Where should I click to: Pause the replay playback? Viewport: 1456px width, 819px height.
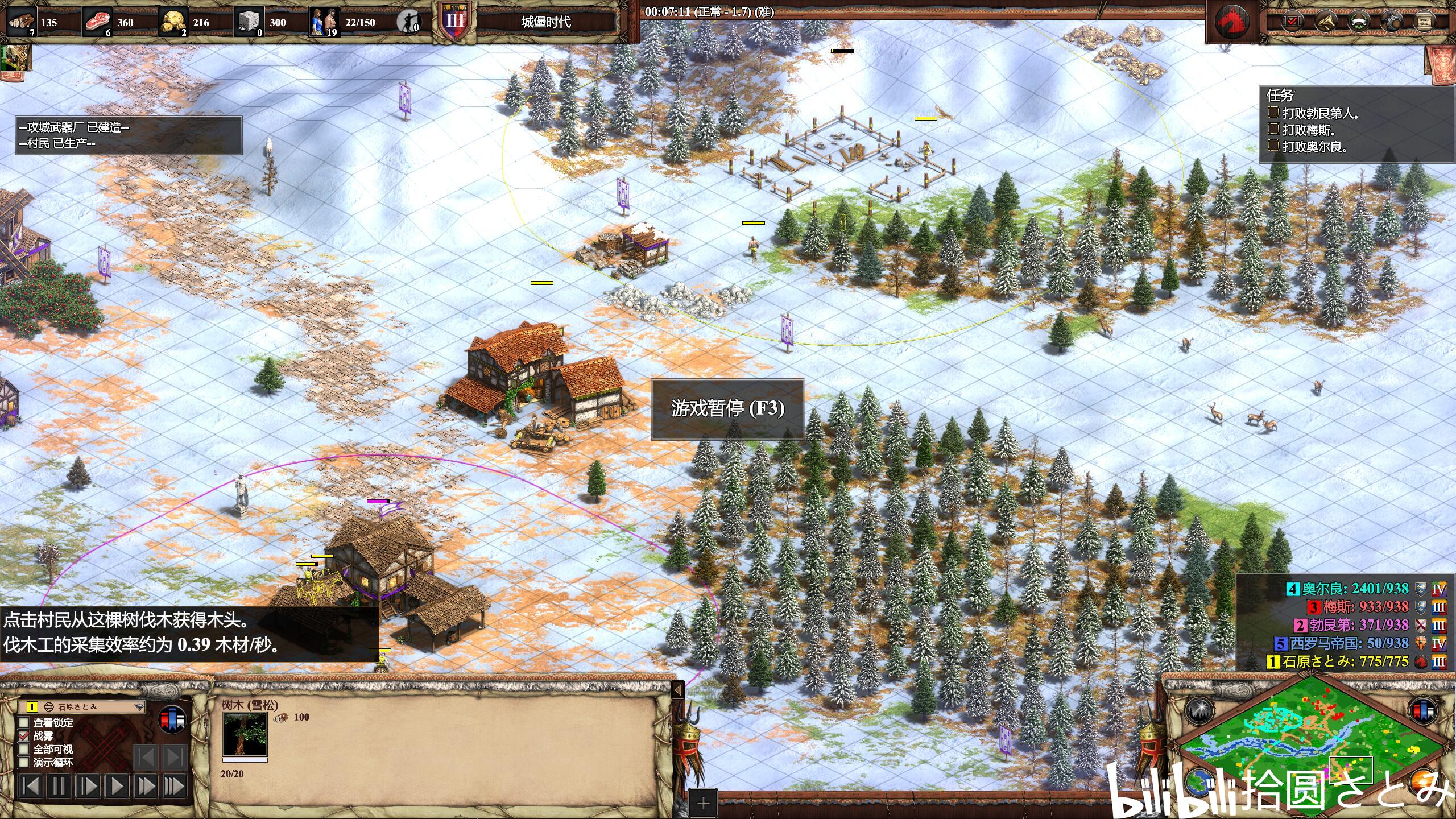coord(59,787)
